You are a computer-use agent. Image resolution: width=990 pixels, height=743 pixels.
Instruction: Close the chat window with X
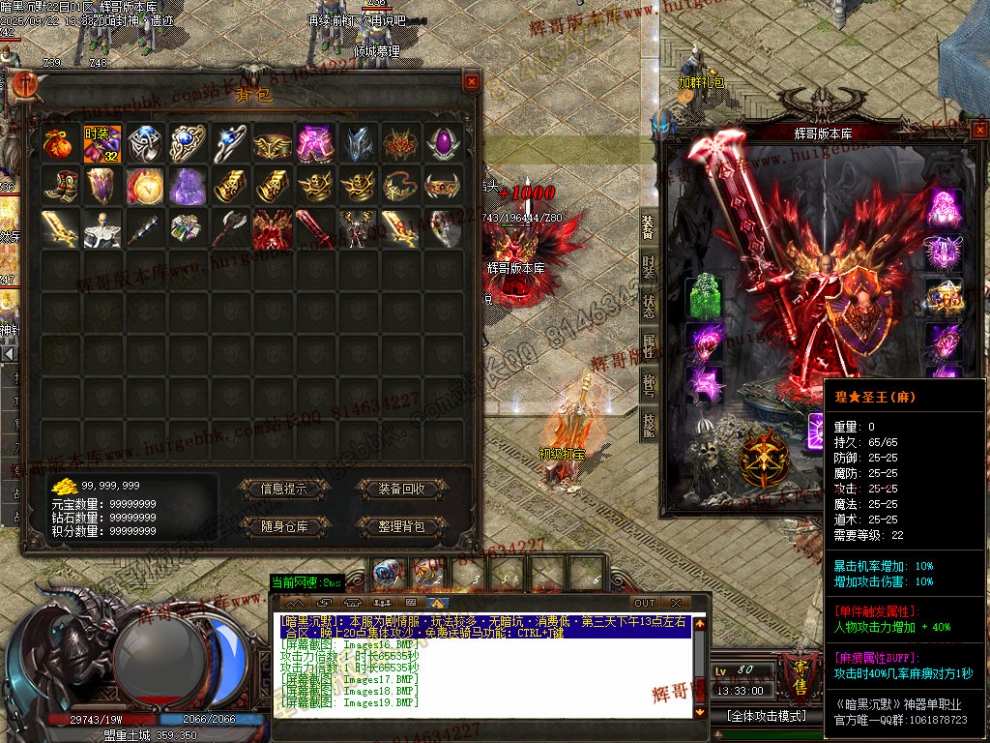click(676, 603)
